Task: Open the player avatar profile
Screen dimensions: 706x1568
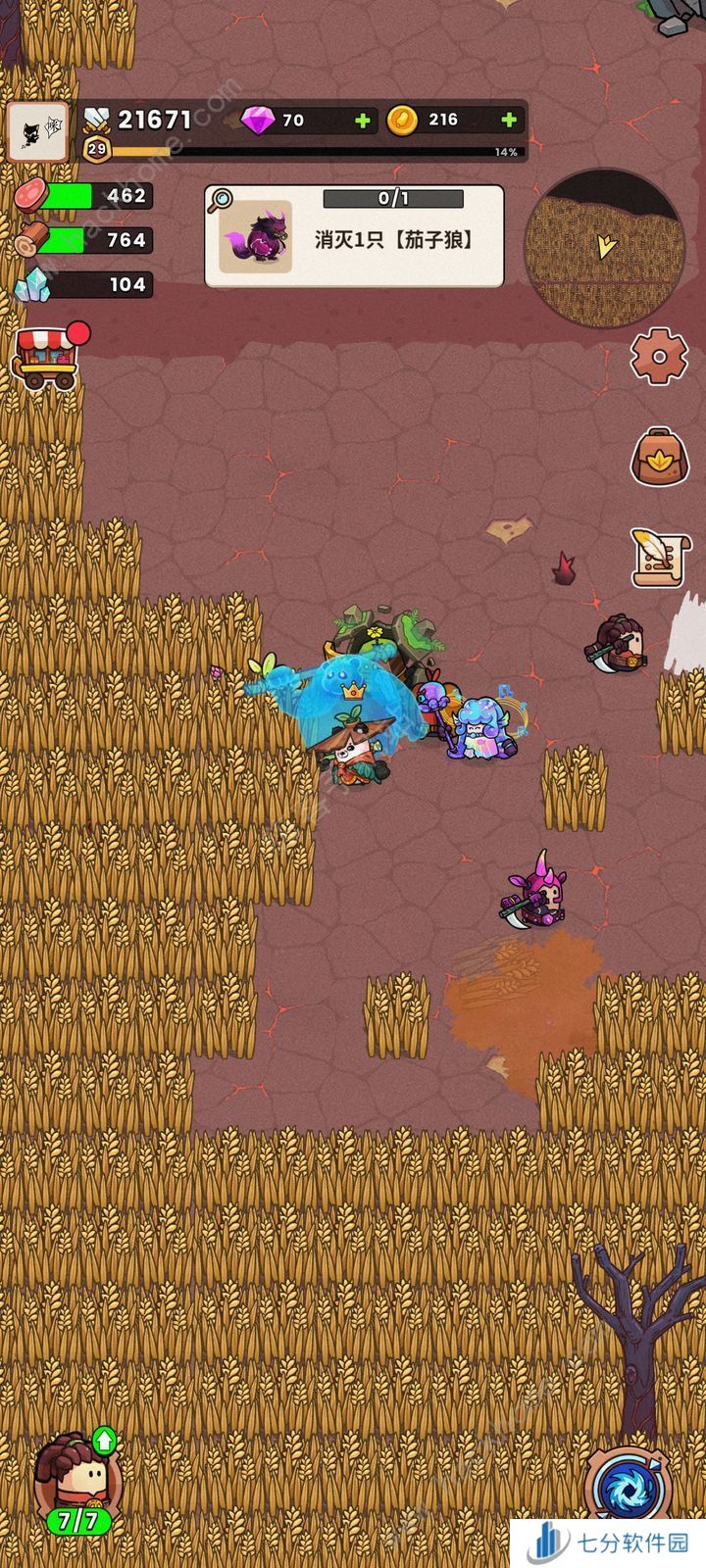Action: (38, 131)
